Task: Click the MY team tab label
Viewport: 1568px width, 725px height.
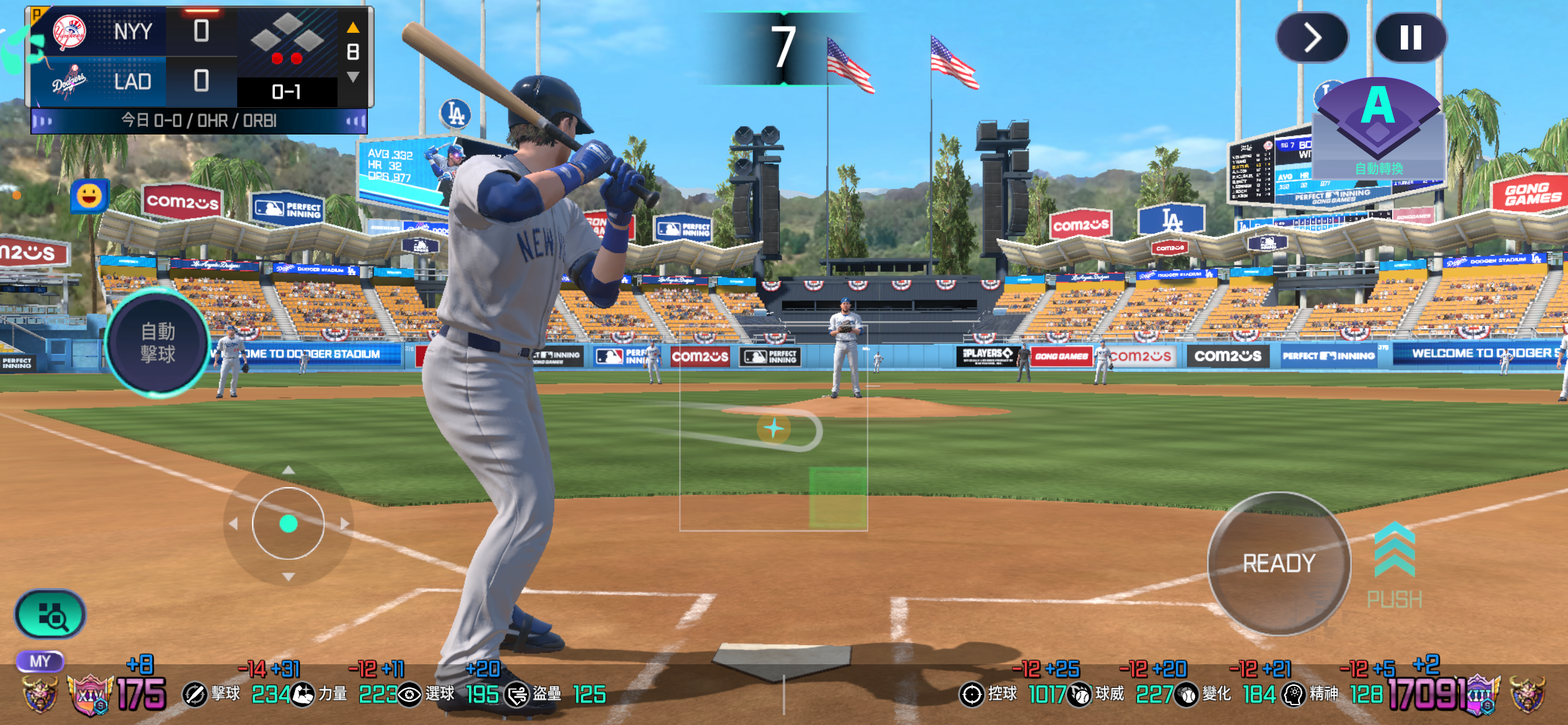Action: tap(40, 661)
